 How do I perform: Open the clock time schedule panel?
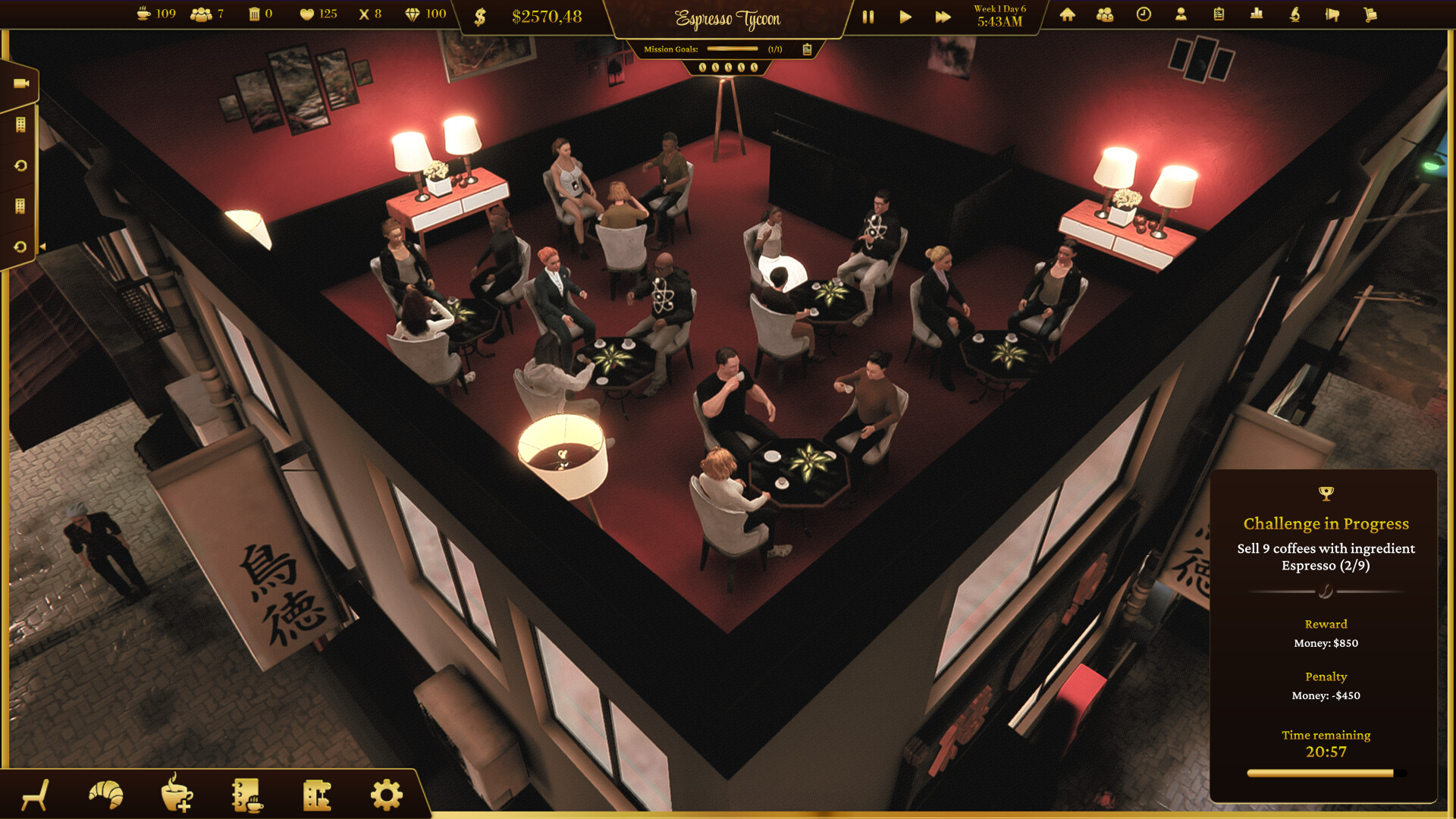point(1143,14)
